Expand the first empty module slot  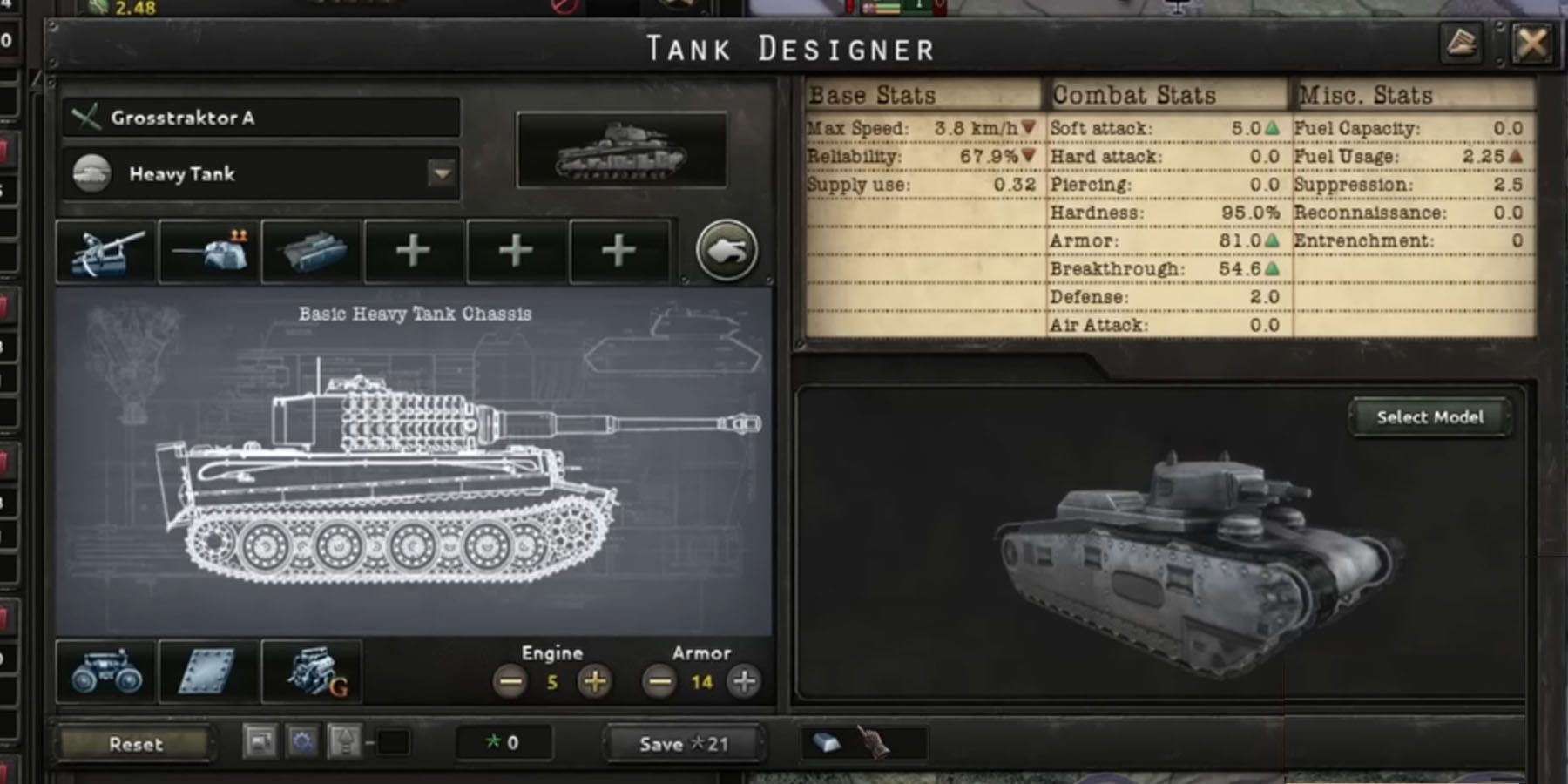coord(413,251)
